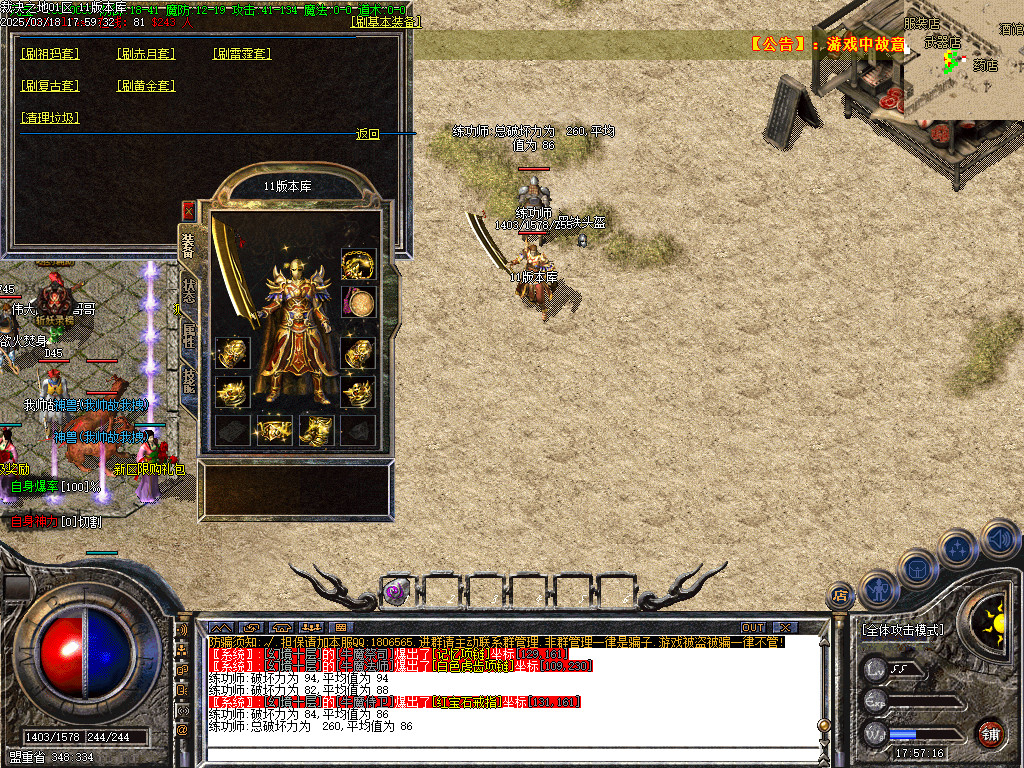This screenshot has height=768, width=1024.
Task: Select the golden necklace equipment slot
Action: pyautogui.click(x=358, y=264)
